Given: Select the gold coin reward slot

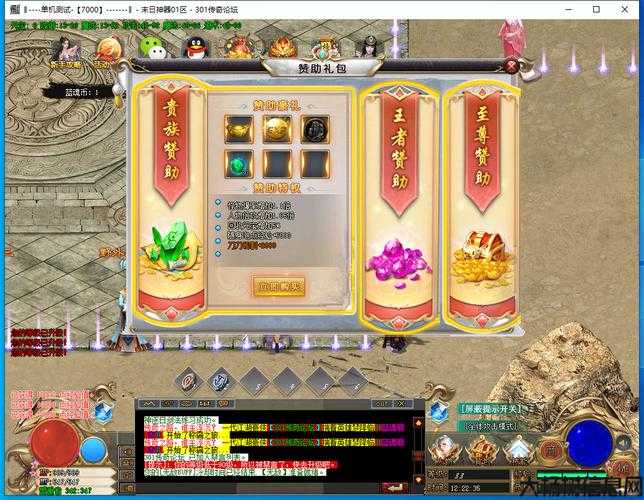Looking at the screenshot, I should point(277,128).
